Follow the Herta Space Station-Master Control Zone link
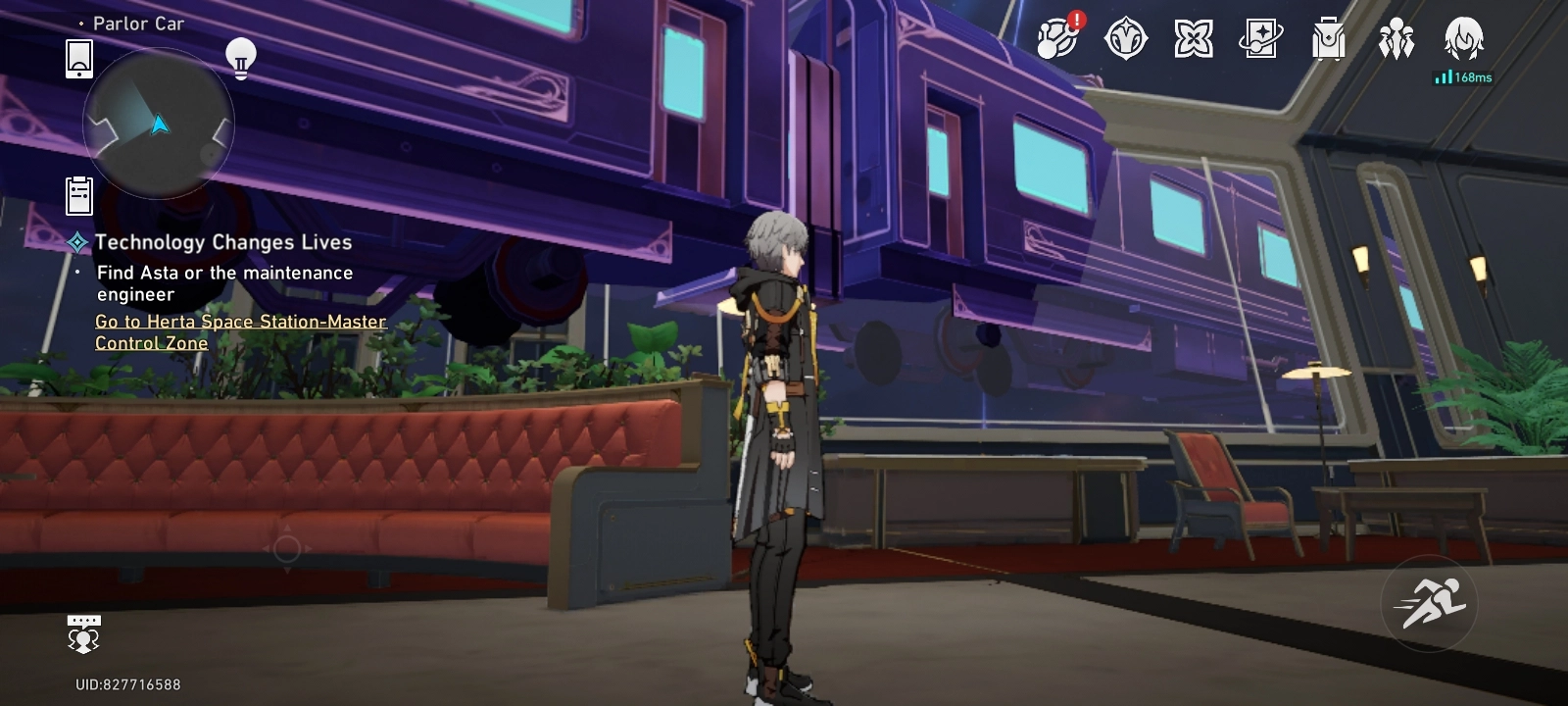1568x706 pixels. [239, 332]
